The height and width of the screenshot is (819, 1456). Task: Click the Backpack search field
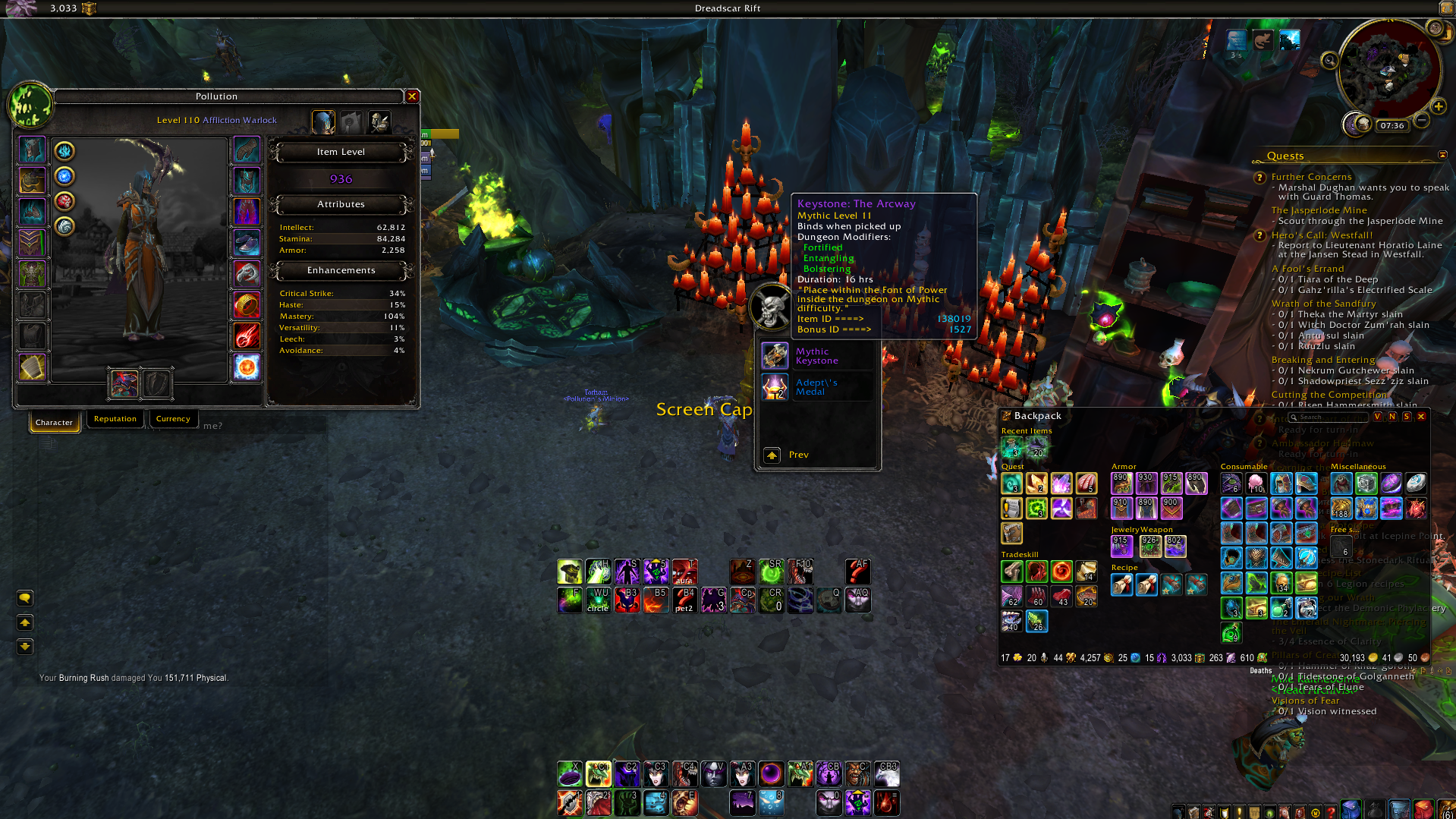pyautogui.click(x=1329, y=417)
